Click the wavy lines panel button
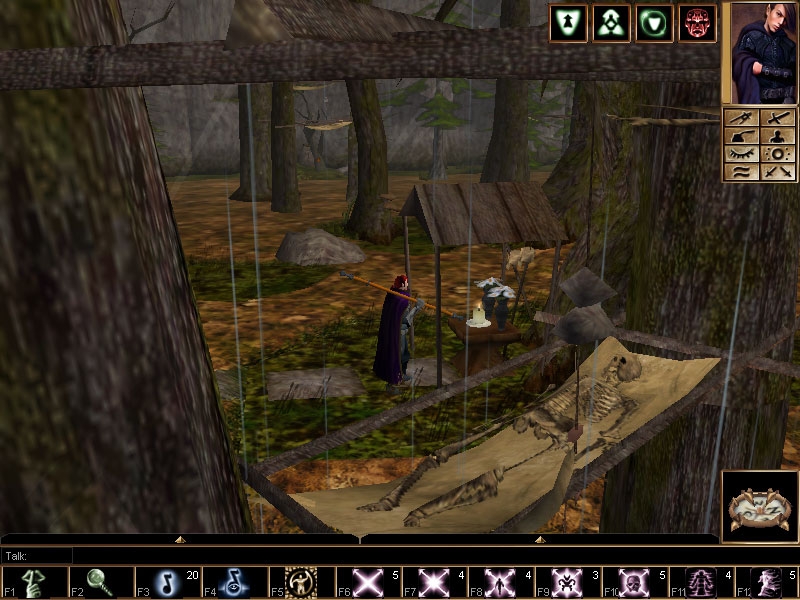This screenshot has height=600, width=800. pos(741,172)
